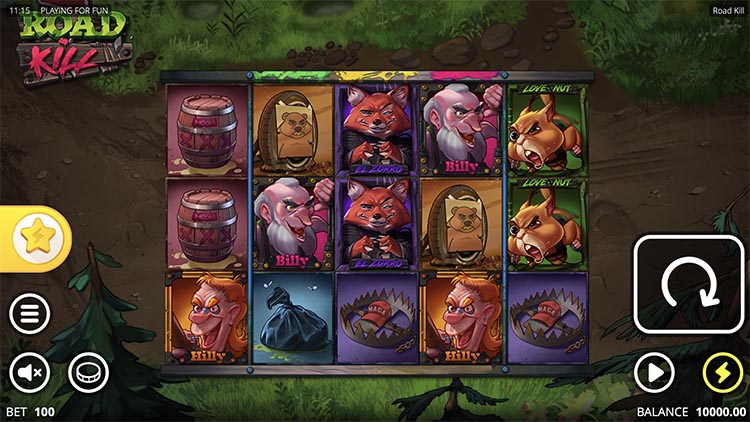Open the bet coin selector
The image size is (750, 422).
click(x=88, y=374)
